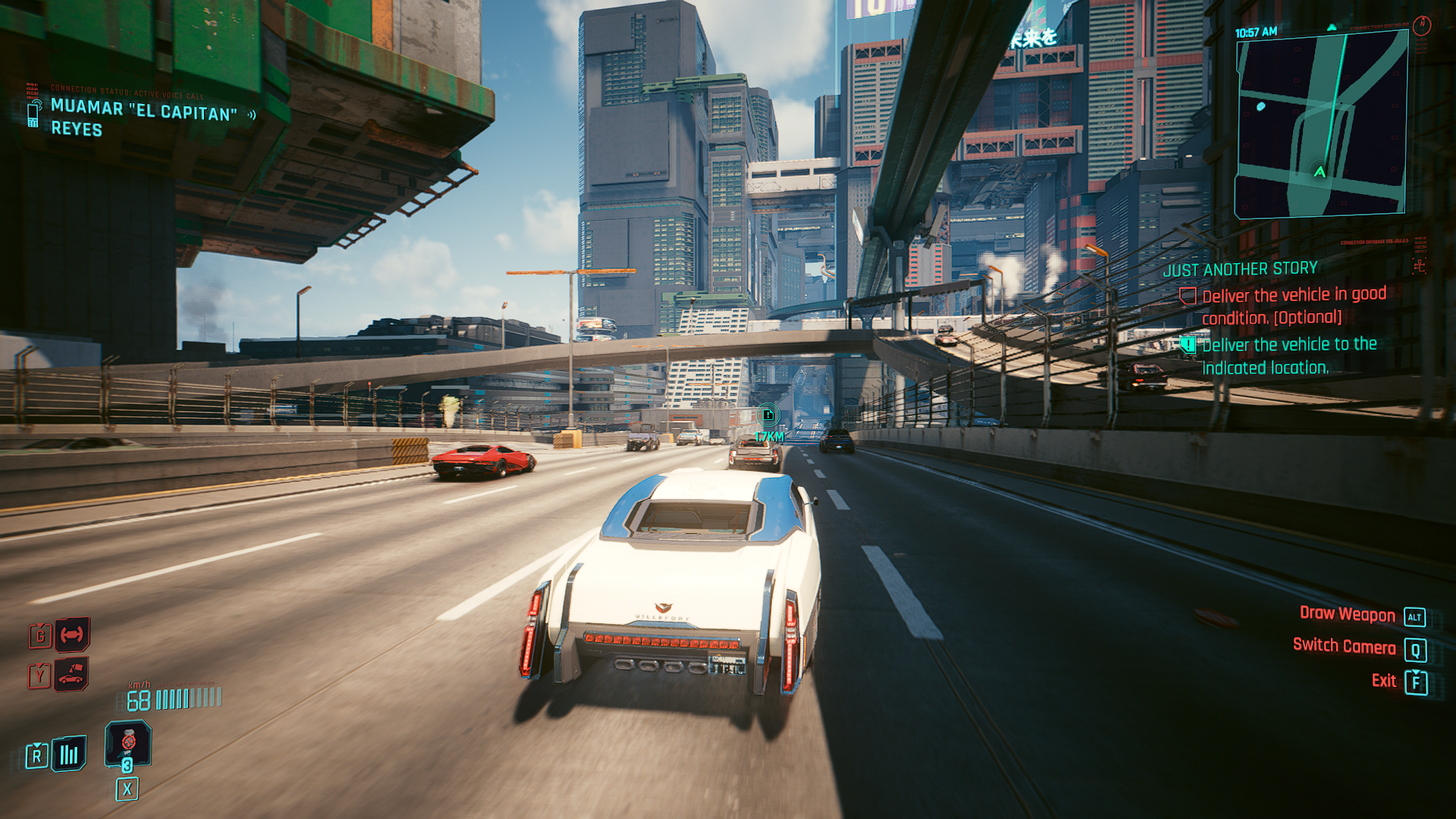Click the player arrow on the minimap

pyautogui.click(x=1319, y=172)
